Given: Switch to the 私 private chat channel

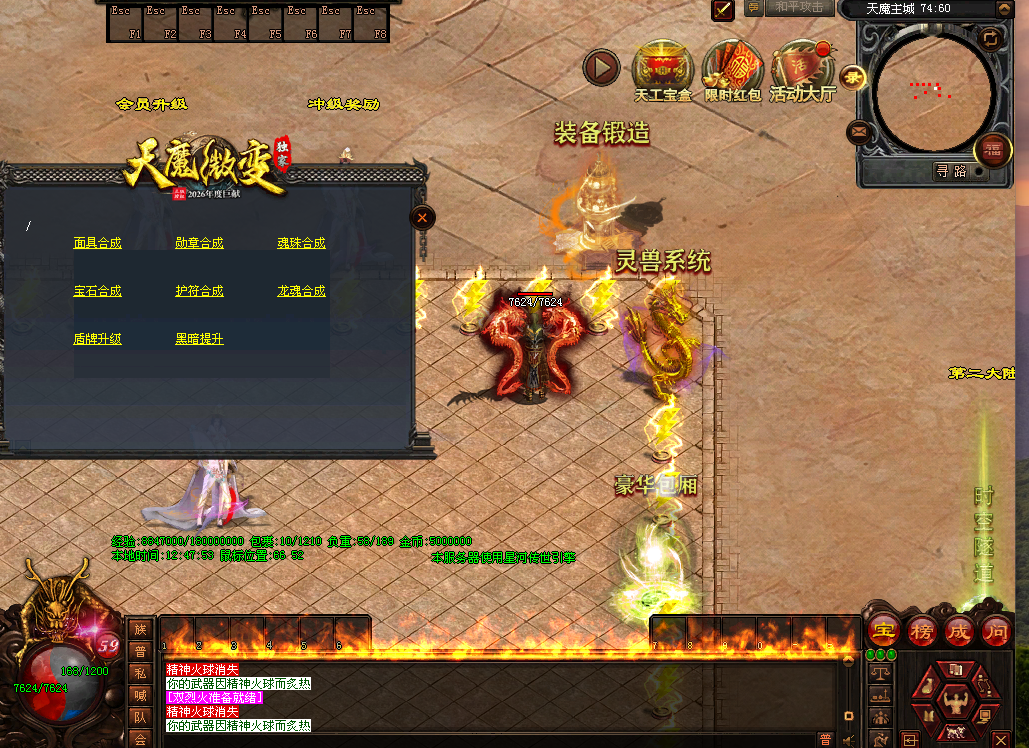Looking at the screenshot, I should pyautogui.click(x=140, y=672).
